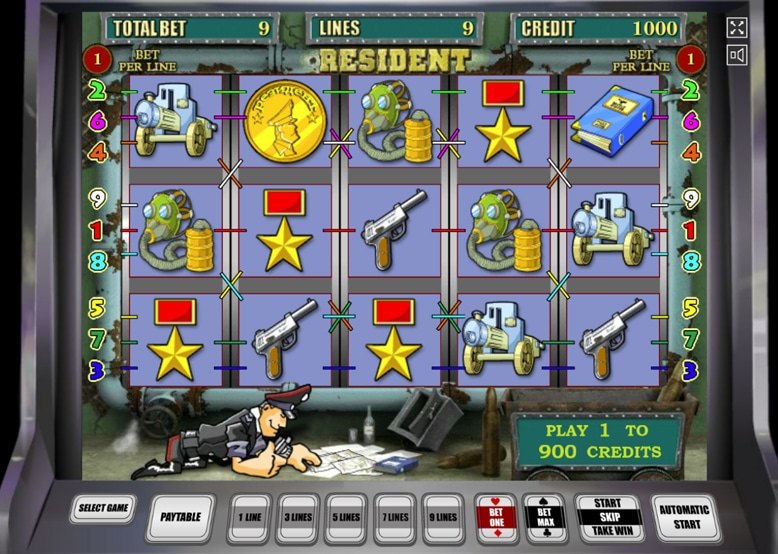The height and width of the screenshot is (554, 778).
Task: Mute sound with the speaker icon
Action: click(x=737, y=54)
